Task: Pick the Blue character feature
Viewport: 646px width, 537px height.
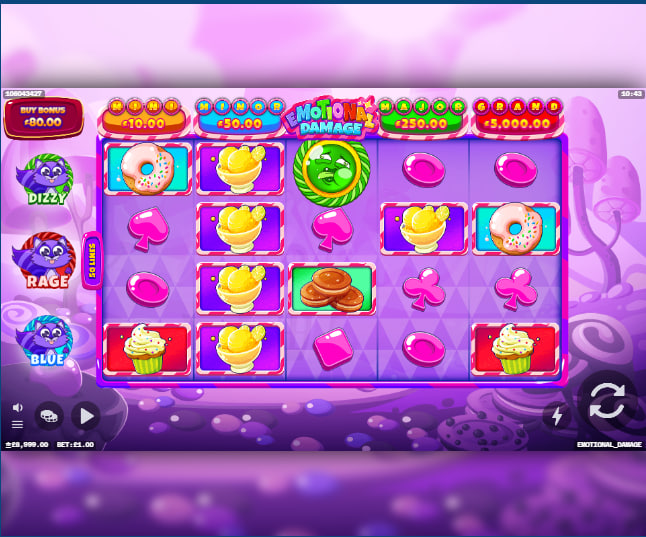Action: [48, 340]
